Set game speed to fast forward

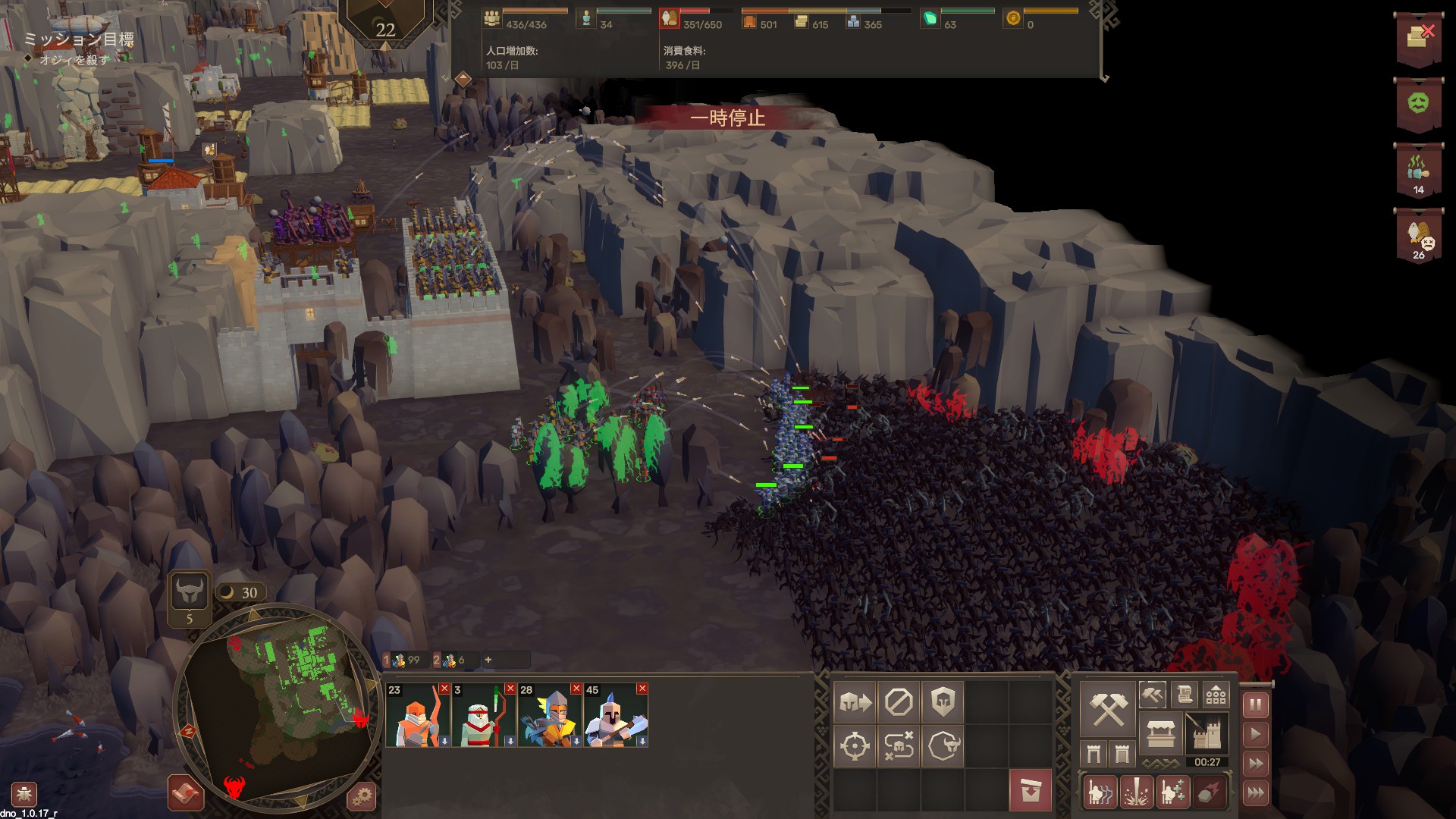pyautogui.click(x=1256, y=764)
